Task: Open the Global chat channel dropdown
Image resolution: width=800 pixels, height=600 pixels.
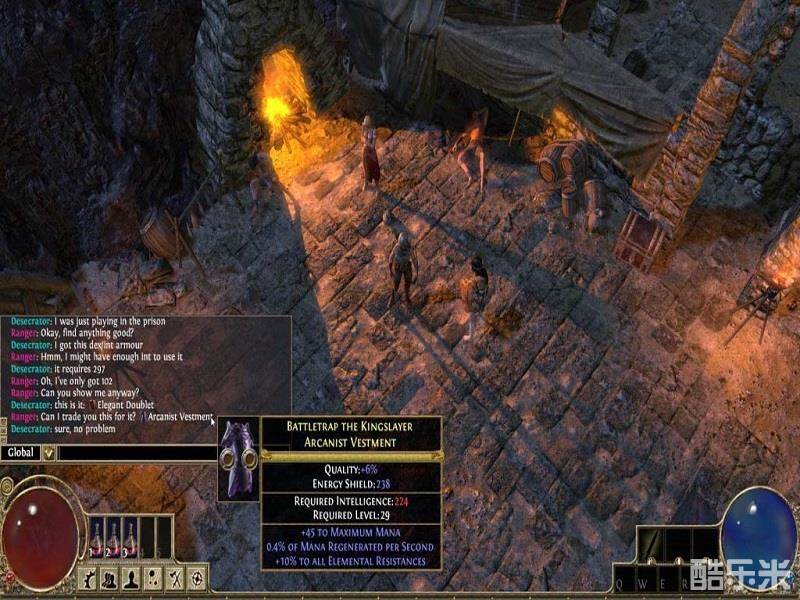Action: [x=47, y=453]
